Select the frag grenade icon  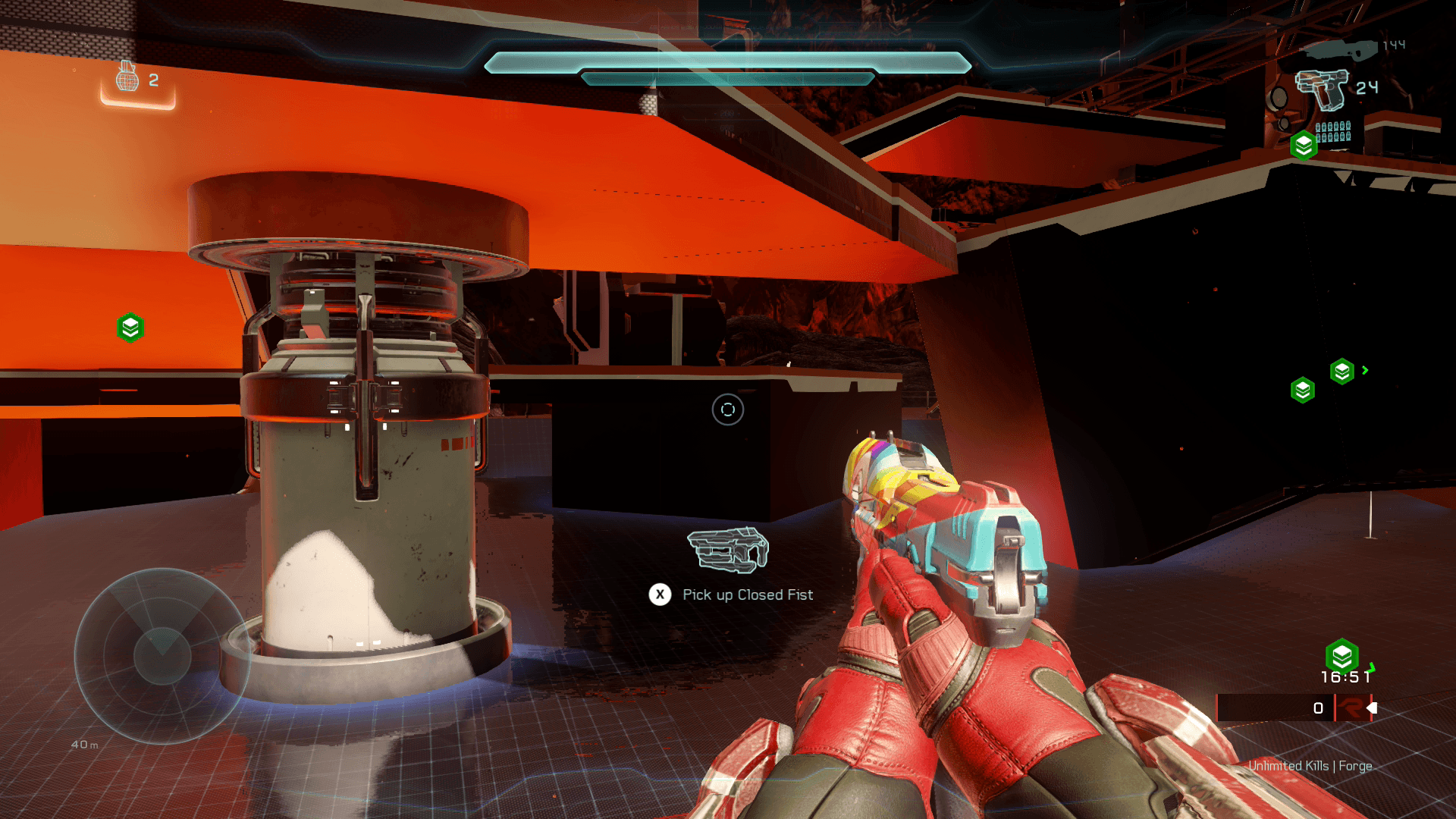(x=127, y=77)
